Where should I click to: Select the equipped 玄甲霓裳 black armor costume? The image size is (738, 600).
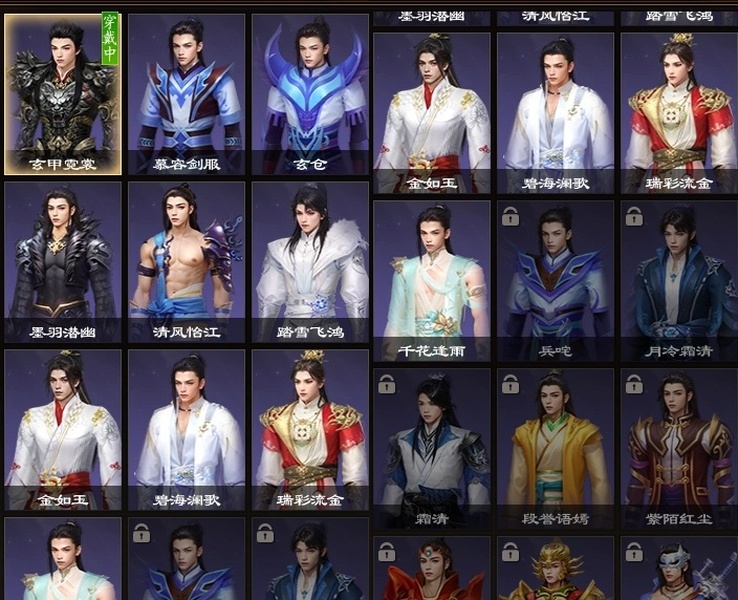click(x=63, y=95)
